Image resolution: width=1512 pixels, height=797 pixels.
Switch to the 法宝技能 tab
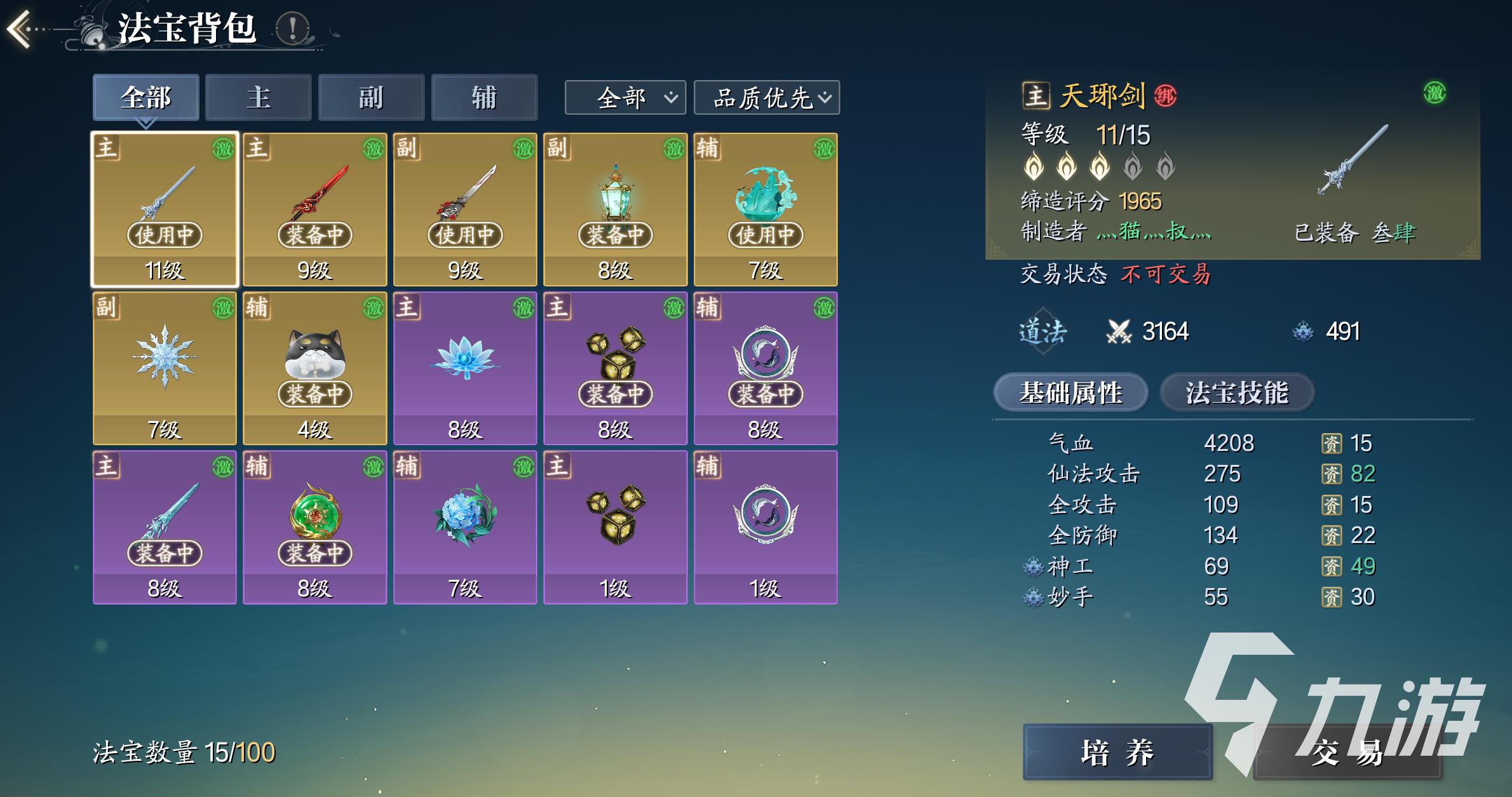pos(1236,392)
